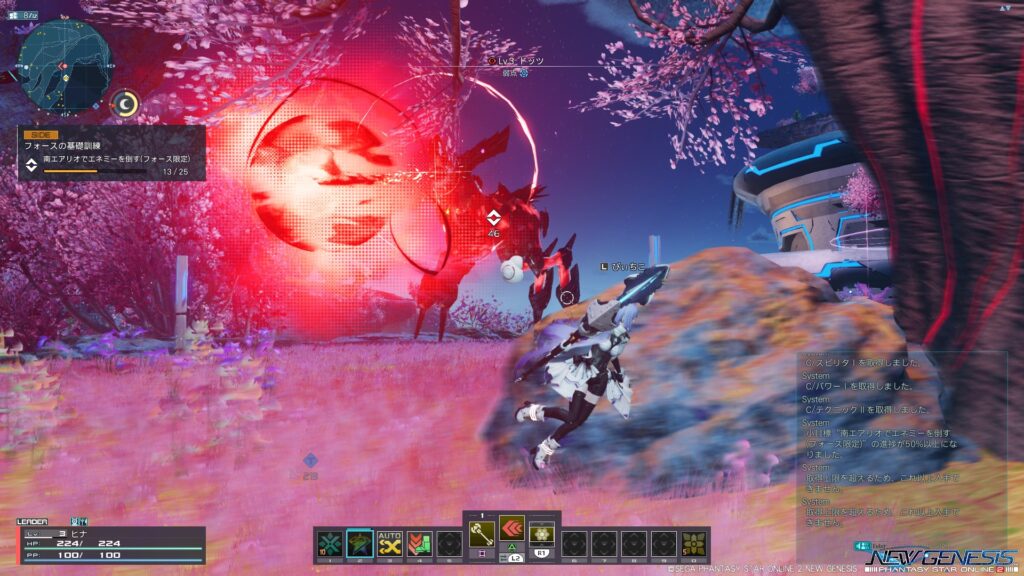
Task: Use the red arrows and green boot skill
Action: (419, 542)
